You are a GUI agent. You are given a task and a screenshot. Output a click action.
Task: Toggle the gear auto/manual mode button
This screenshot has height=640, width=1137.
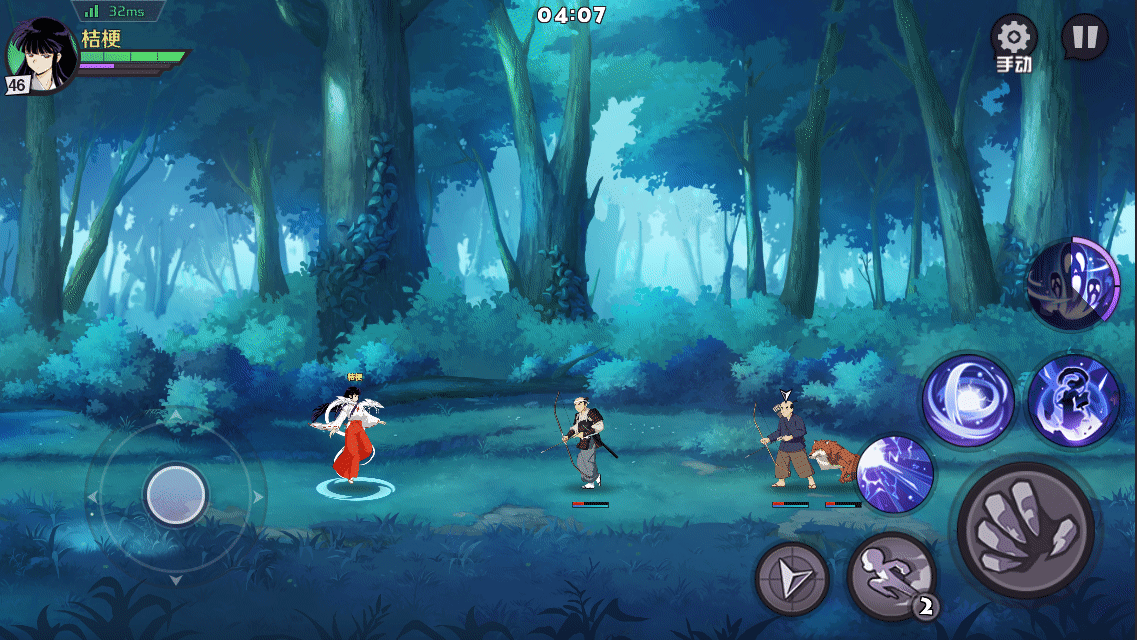(1013, 42)
